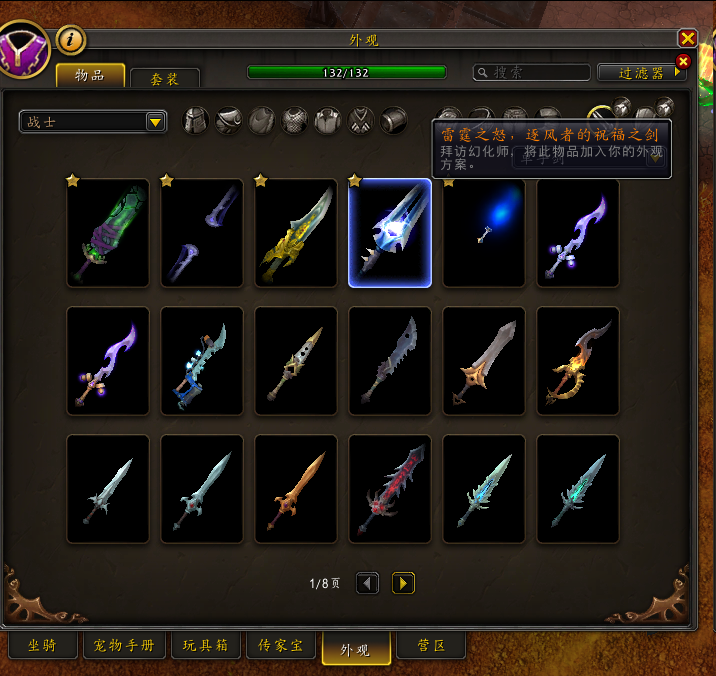Open the 营区 campsite tab
Screen dimensions: 716x676
click(x=432, y=646)
